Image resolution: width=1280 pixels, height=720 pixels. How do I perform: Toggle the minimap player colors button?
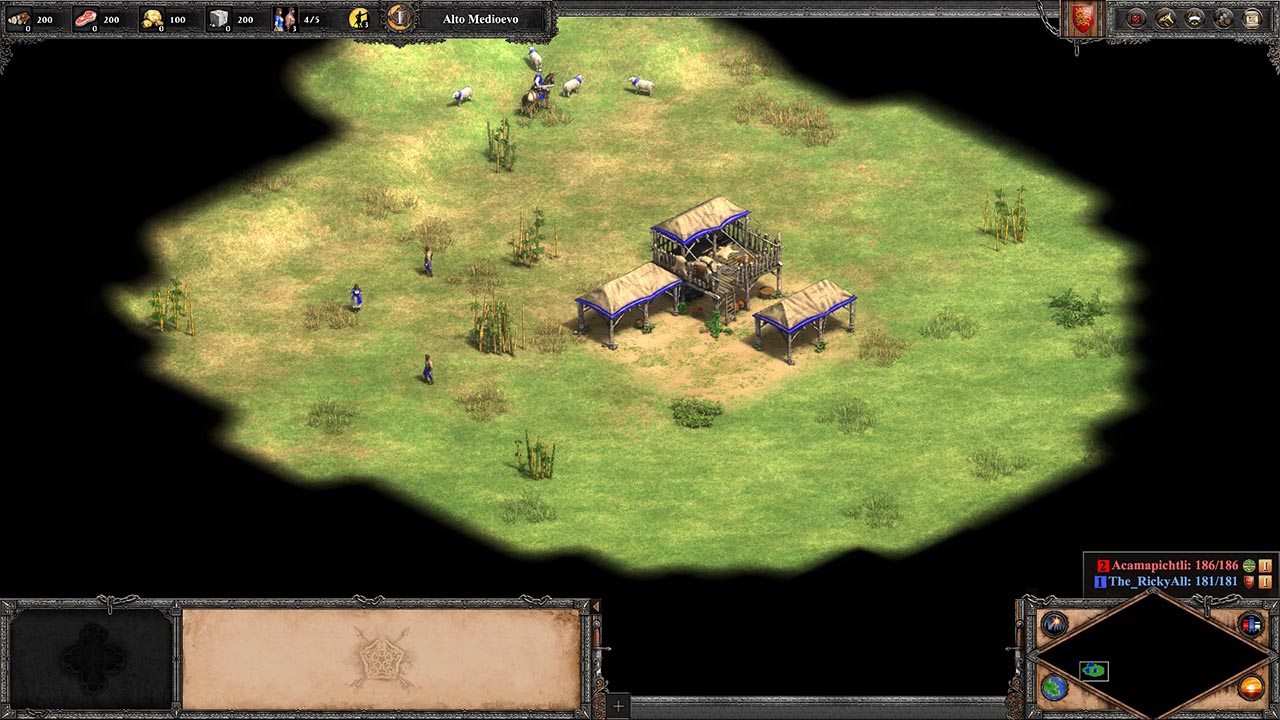point(1251,625)
